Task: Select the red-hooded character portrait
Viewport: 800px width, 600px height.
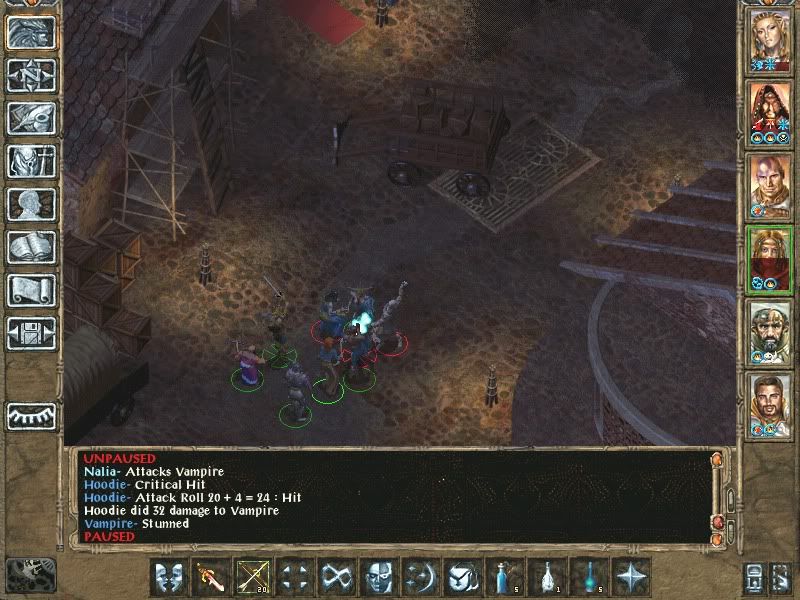Action: (770, 114)
